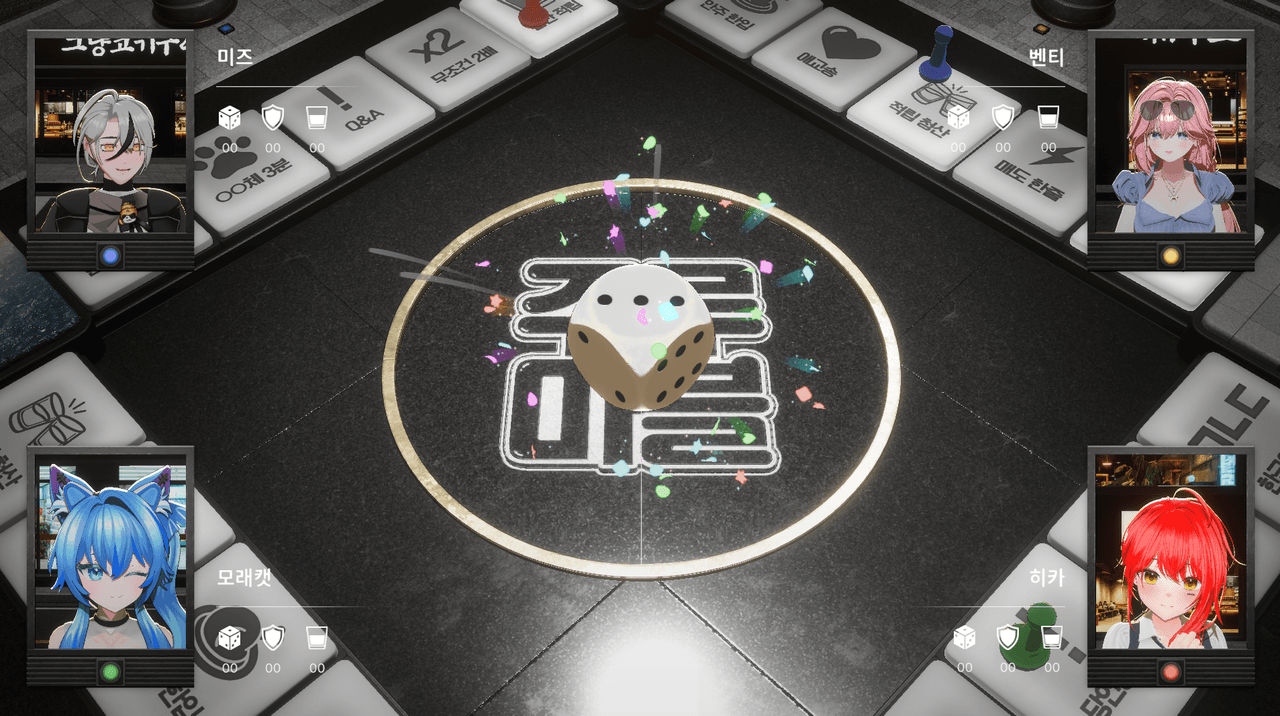Click the shield icon under 벤티
The height and width of the screenshot is (716, 1280).
1003,117
